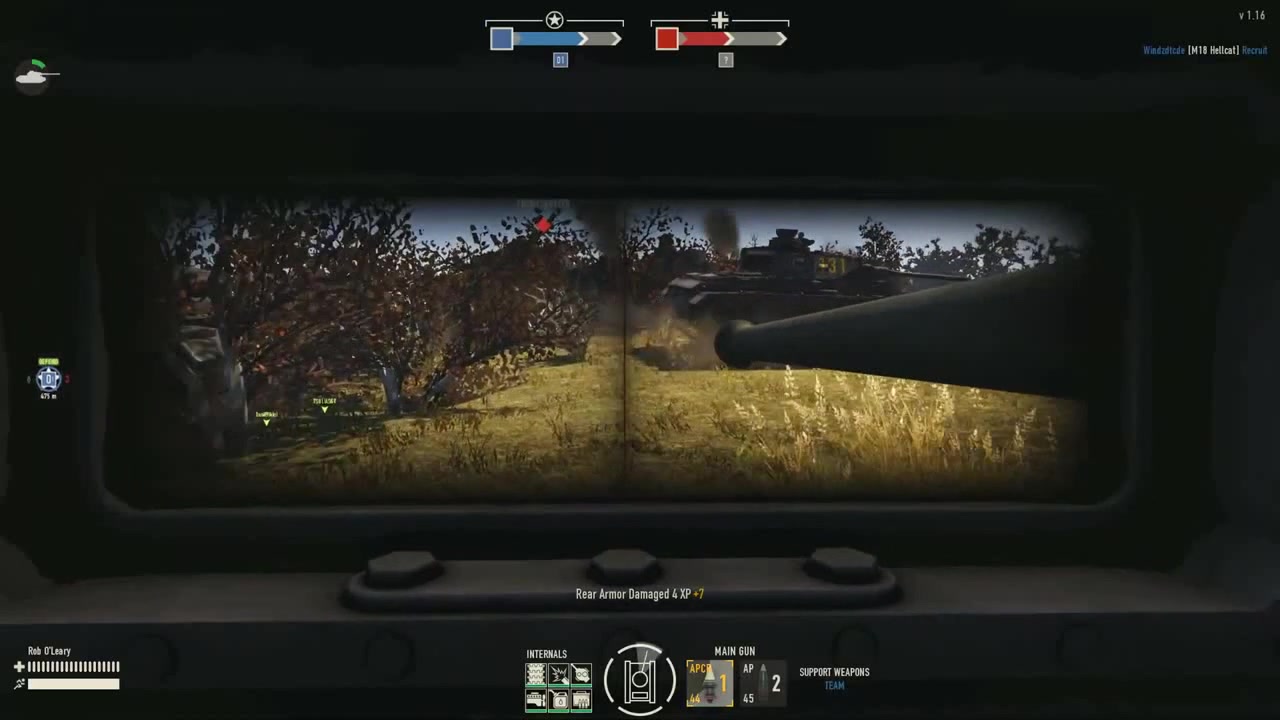The image size is (1280, 720).
Task: Click the Defend objective marker
Action: tap(48, 379)
